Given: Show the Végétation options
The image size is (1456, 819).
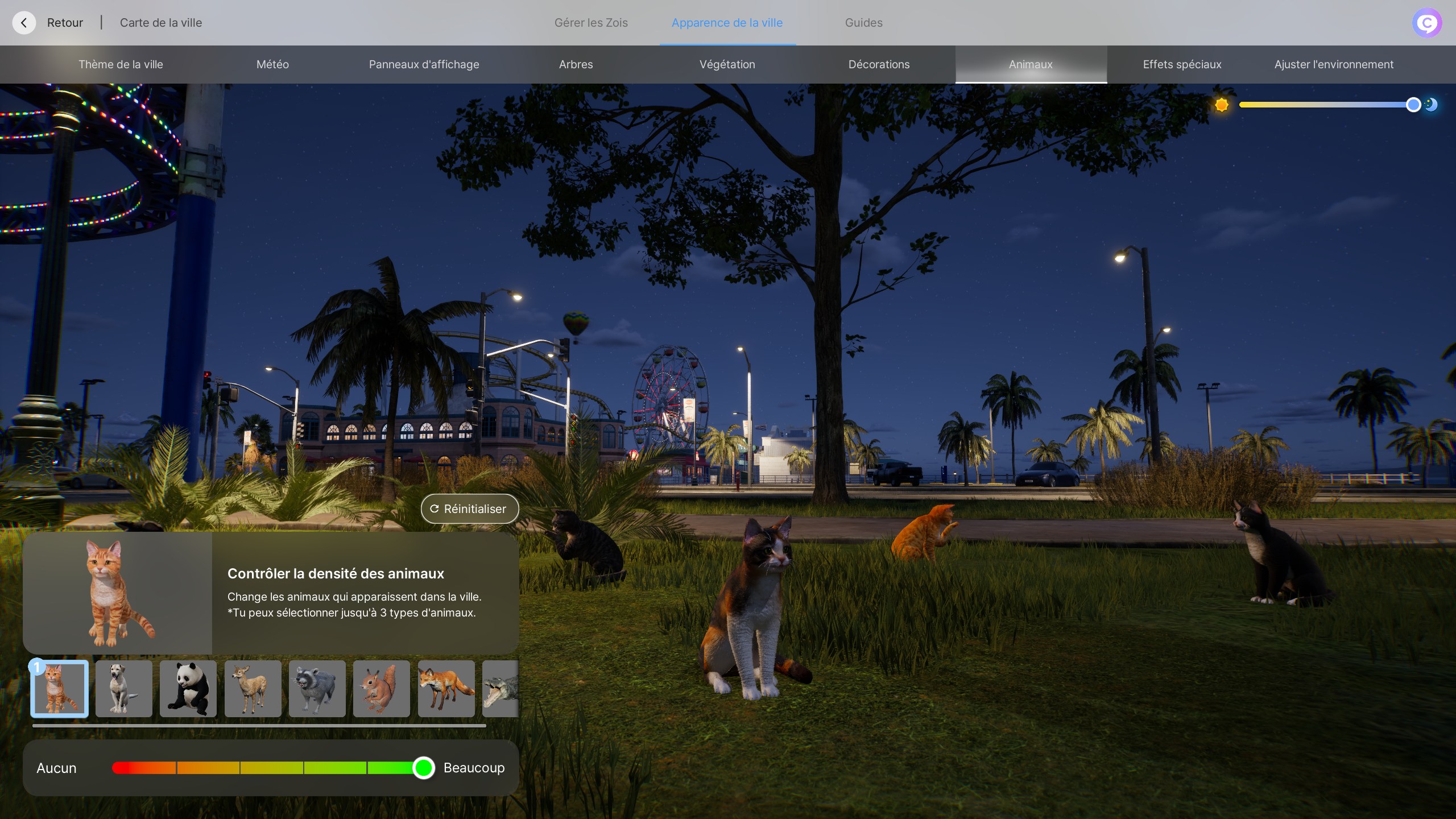Looking at the screenshot, I should click(727, 64).
